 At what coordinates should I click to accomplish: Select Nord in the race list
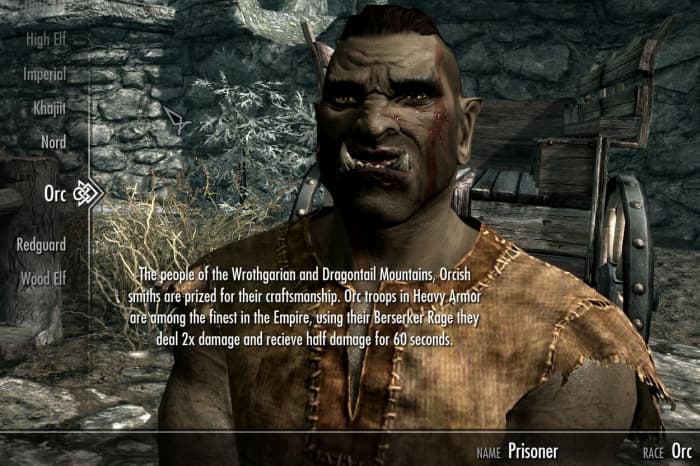point(53,142)
